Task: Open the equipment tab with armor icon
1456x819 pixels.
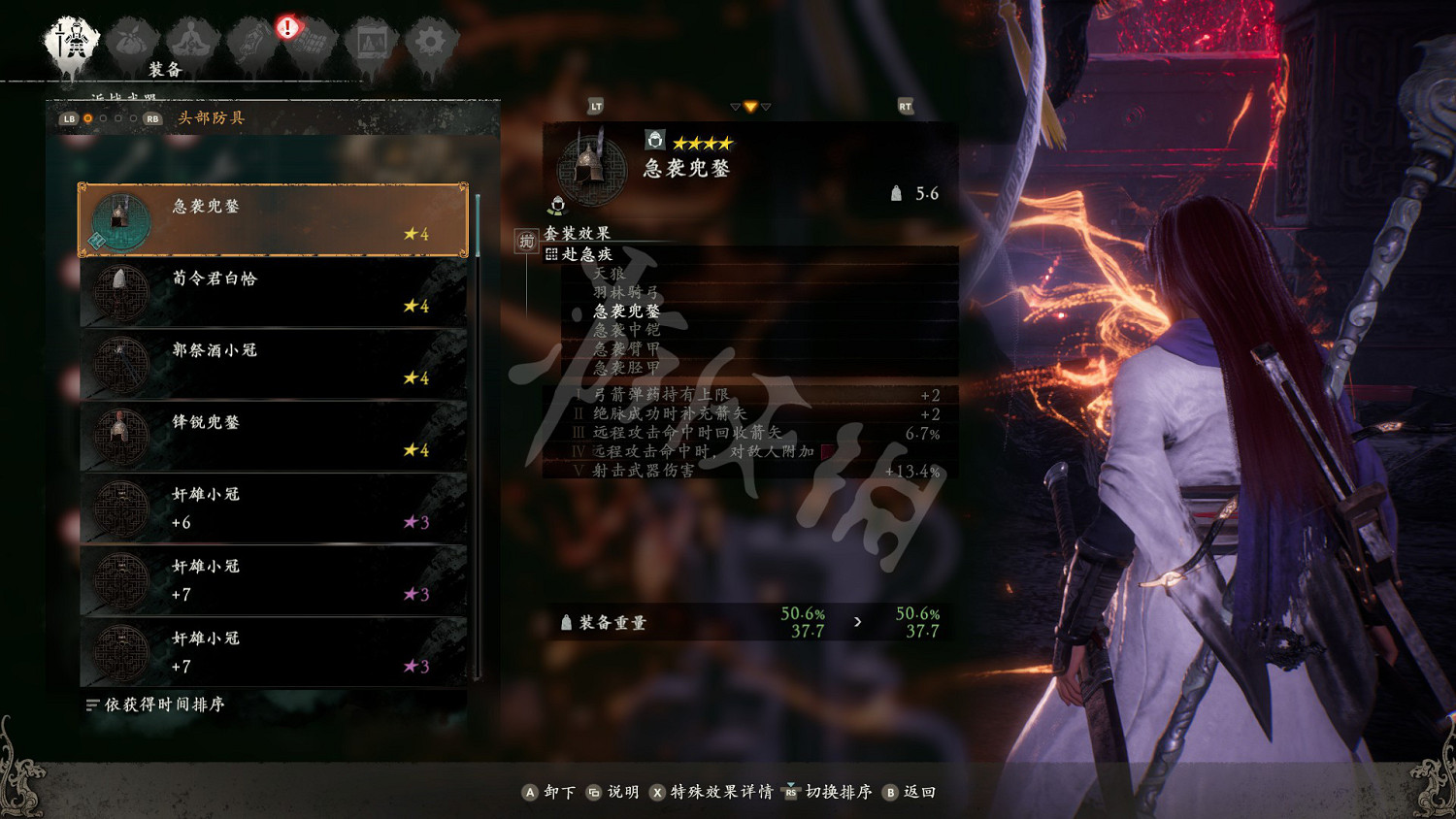Action: coord(72,44)
